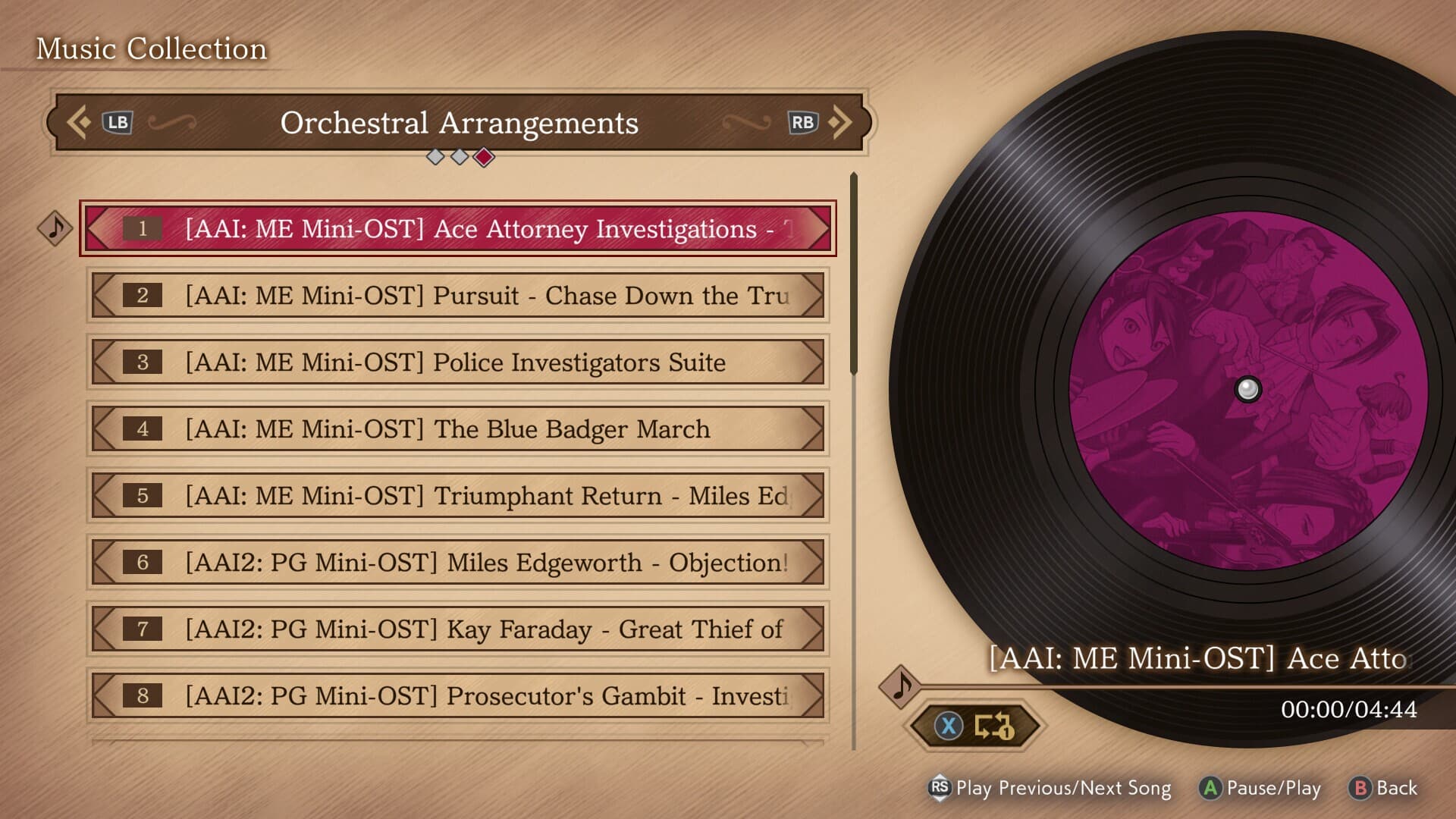This screenshot has height=819, width=1456.
Task: Select The Blue Badger March song
Action: tap(455, 429)
